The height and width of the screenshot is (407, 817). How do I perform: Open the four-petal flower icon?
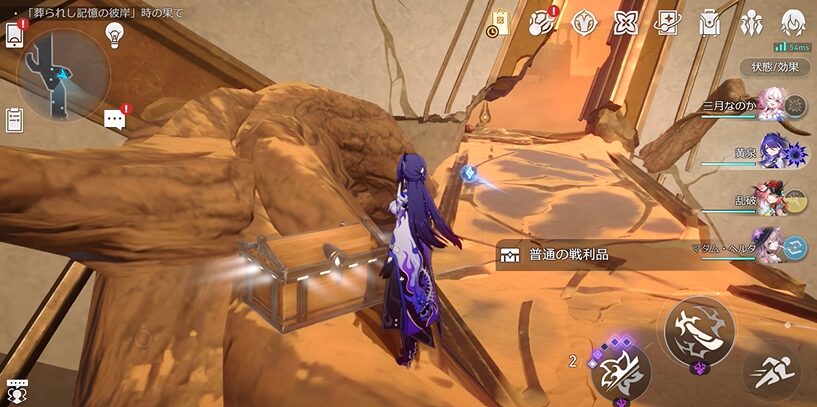626,22
